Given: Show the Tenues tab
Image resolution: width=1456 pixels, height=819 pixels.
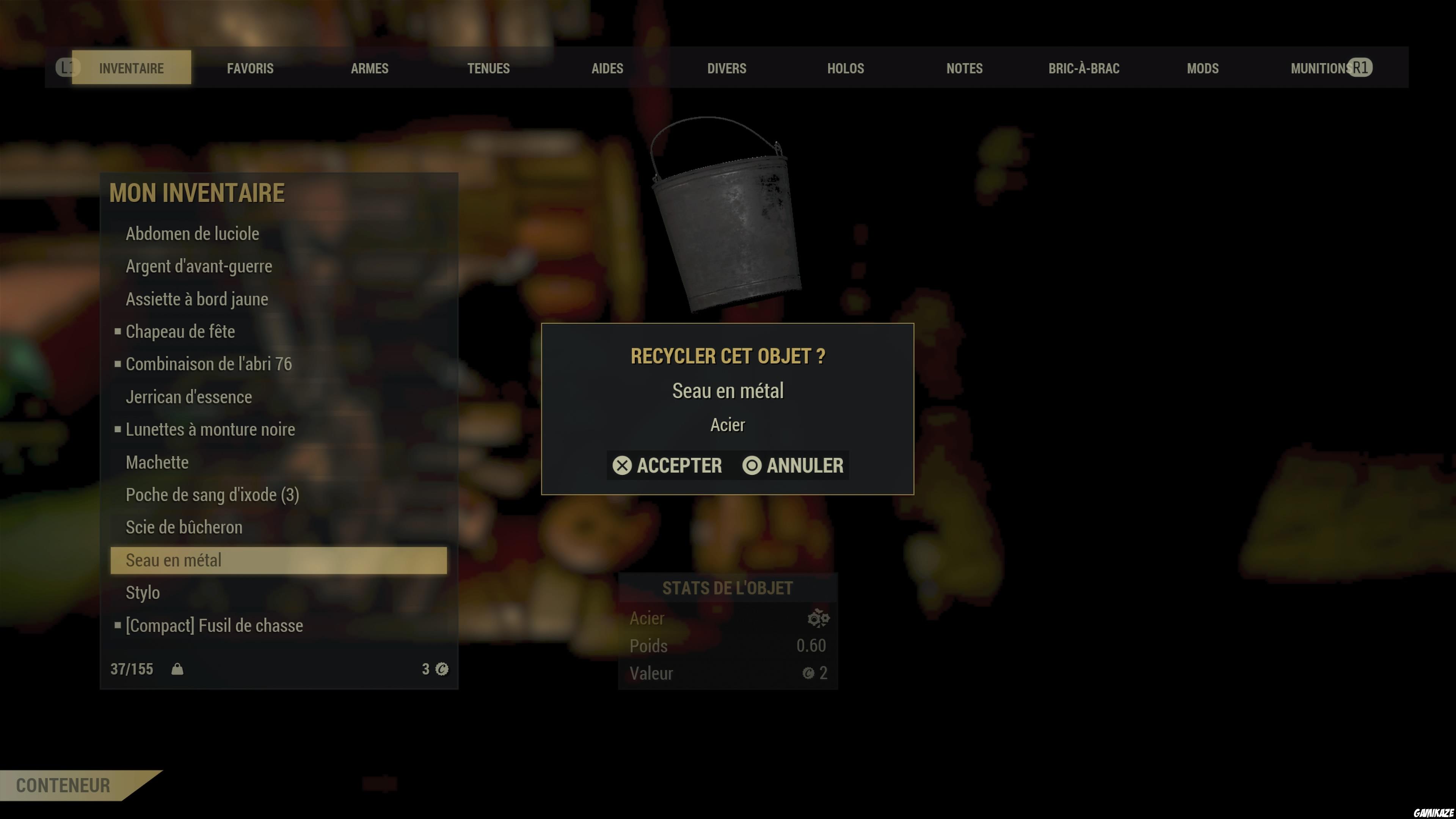Looking at the screenshot, I should (488, 68).
